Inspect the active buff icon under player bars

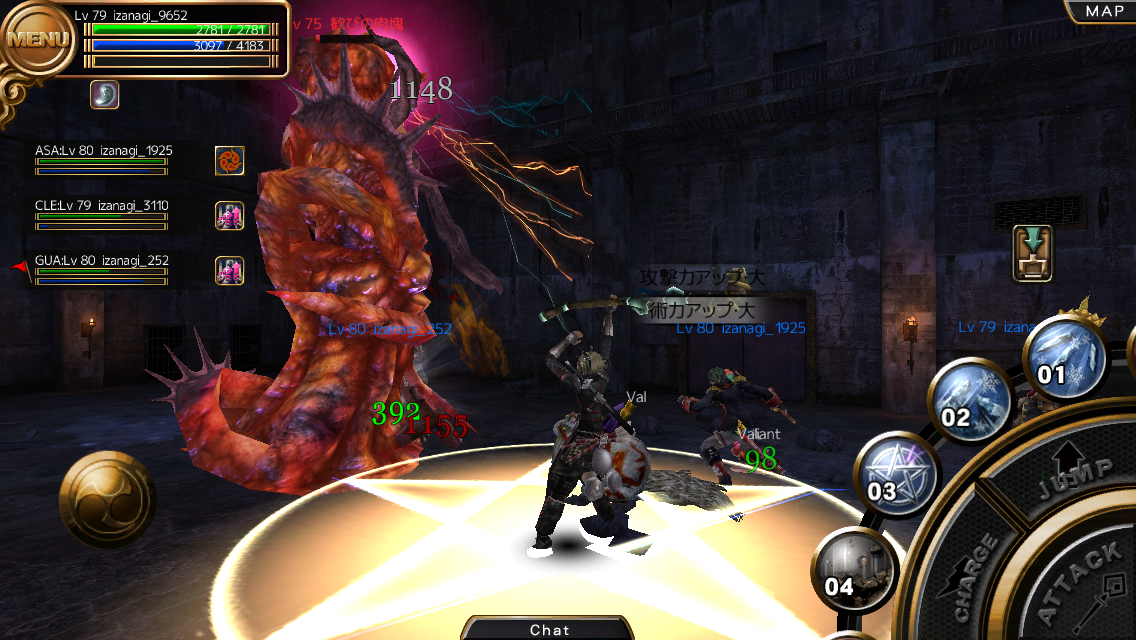105,95
